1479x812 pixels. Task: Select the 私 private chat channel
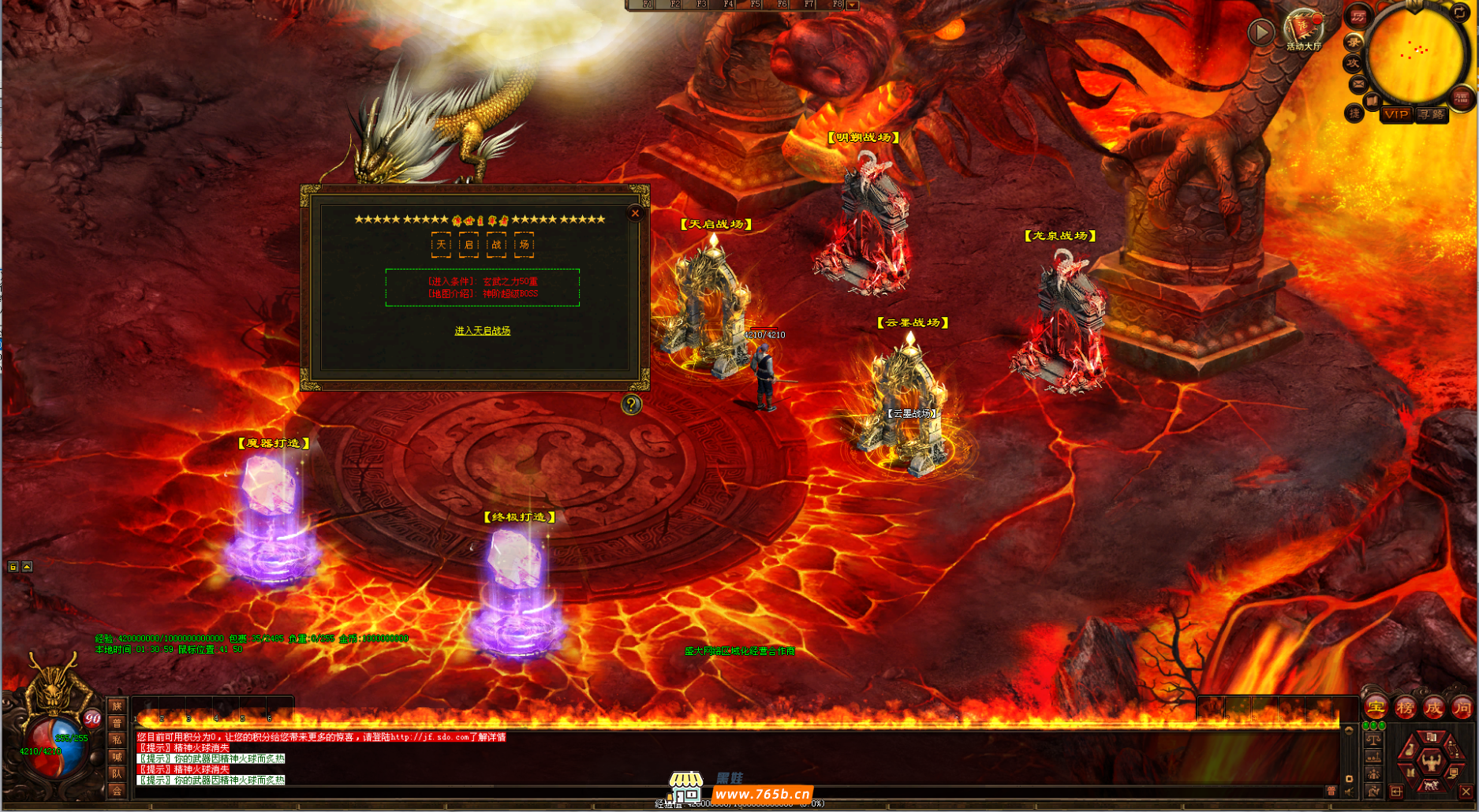(x=117, y=739)
